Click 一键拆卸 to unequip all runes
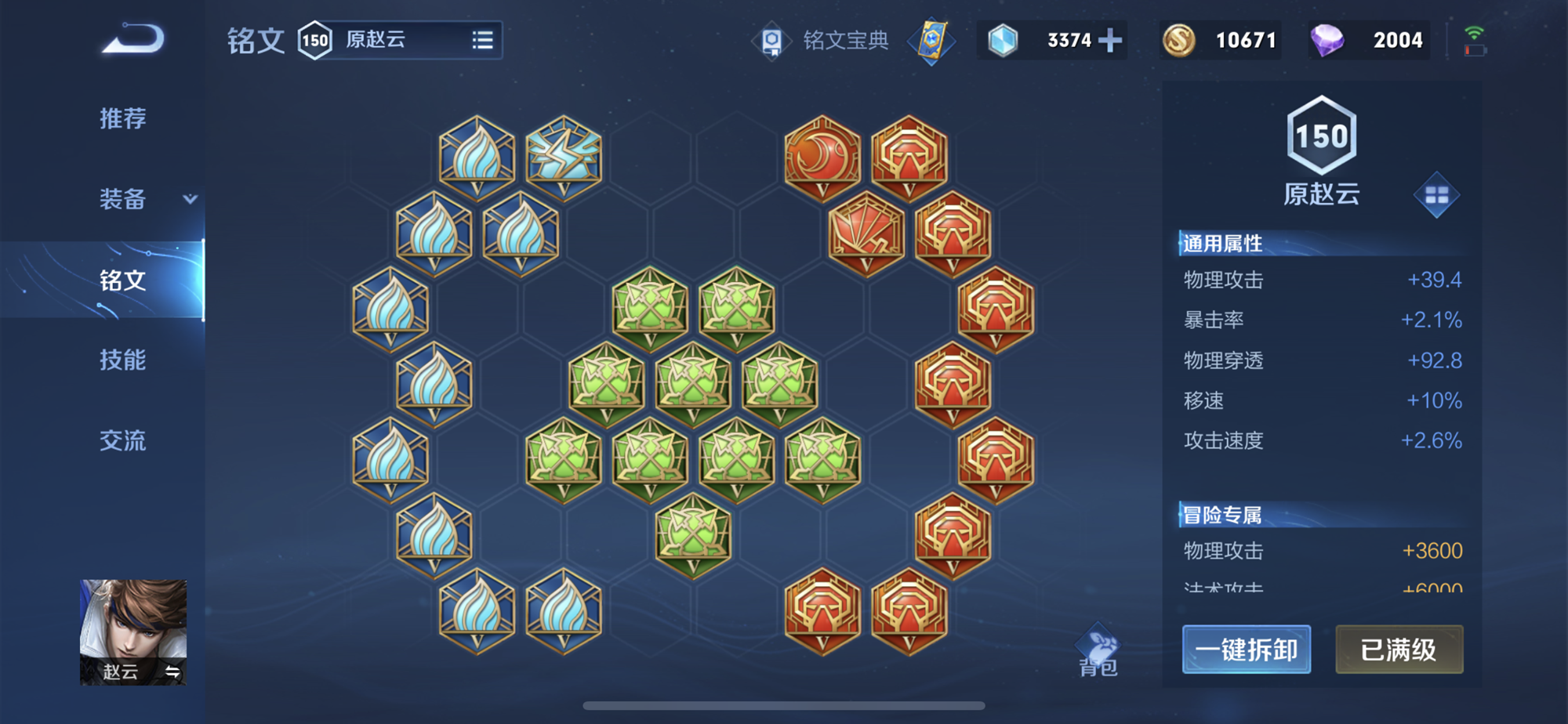This screenshot has height=724, width=1568. (x=1246, y=650)
